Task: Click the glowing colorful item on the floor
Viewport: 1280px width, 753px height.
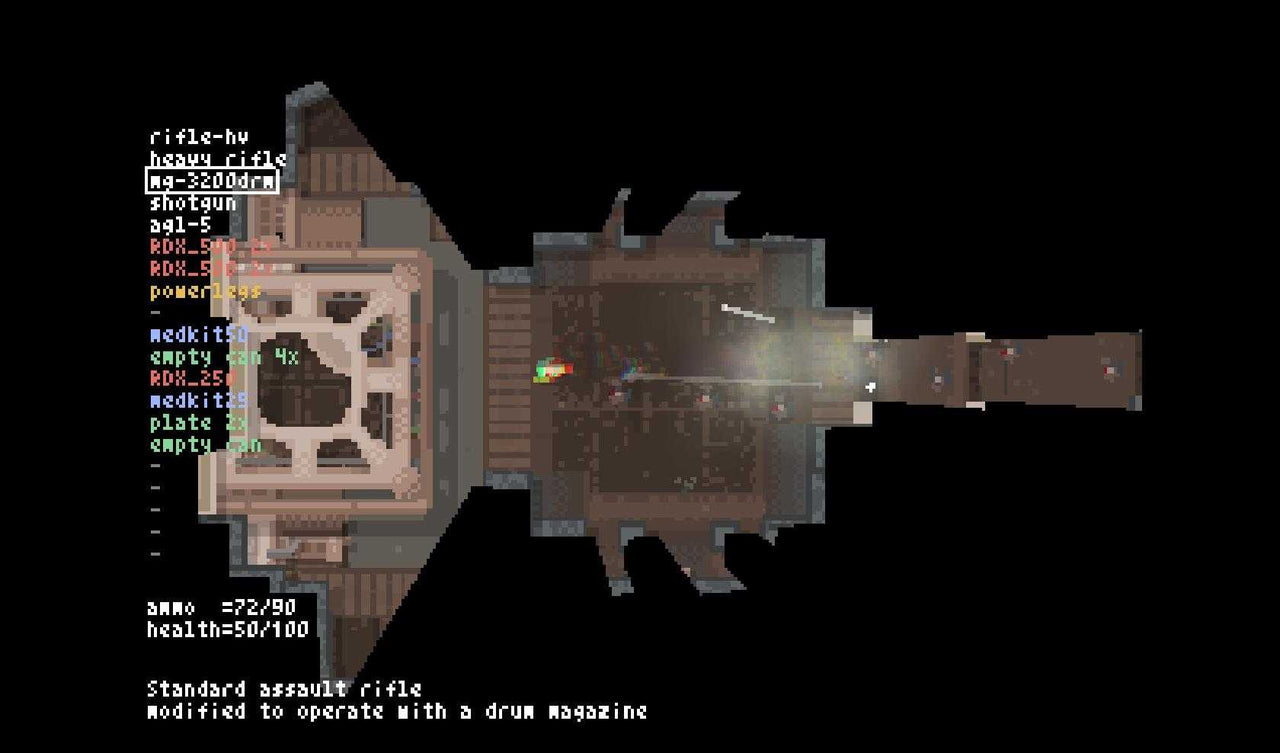Action: [x=553, y=369]
